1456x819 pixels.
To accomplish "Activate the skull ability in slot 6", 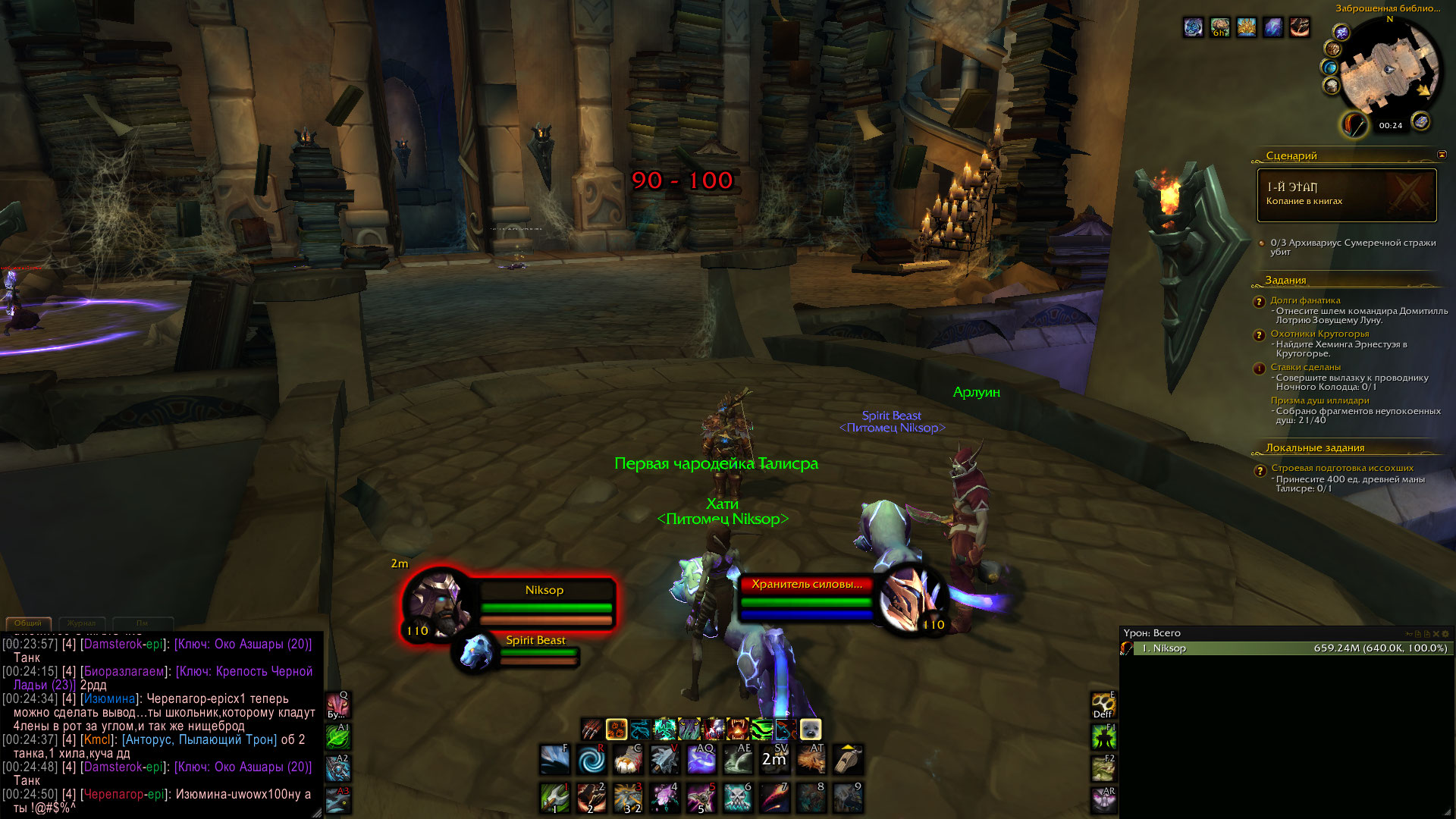I will click(738, 798).
